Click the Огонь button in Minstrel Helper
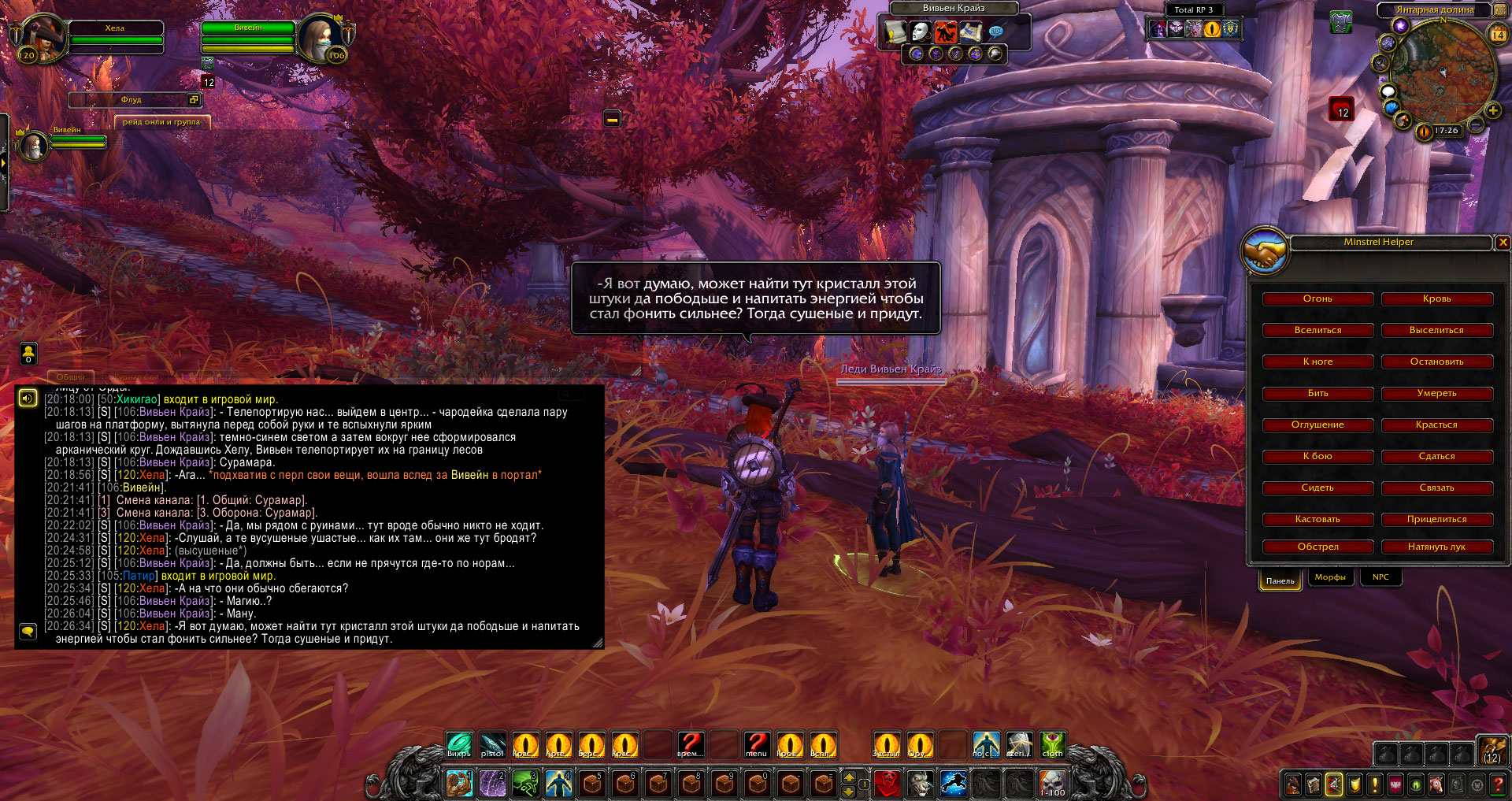This screenshot has width=1512, height=801. (x=1317, y=299)
